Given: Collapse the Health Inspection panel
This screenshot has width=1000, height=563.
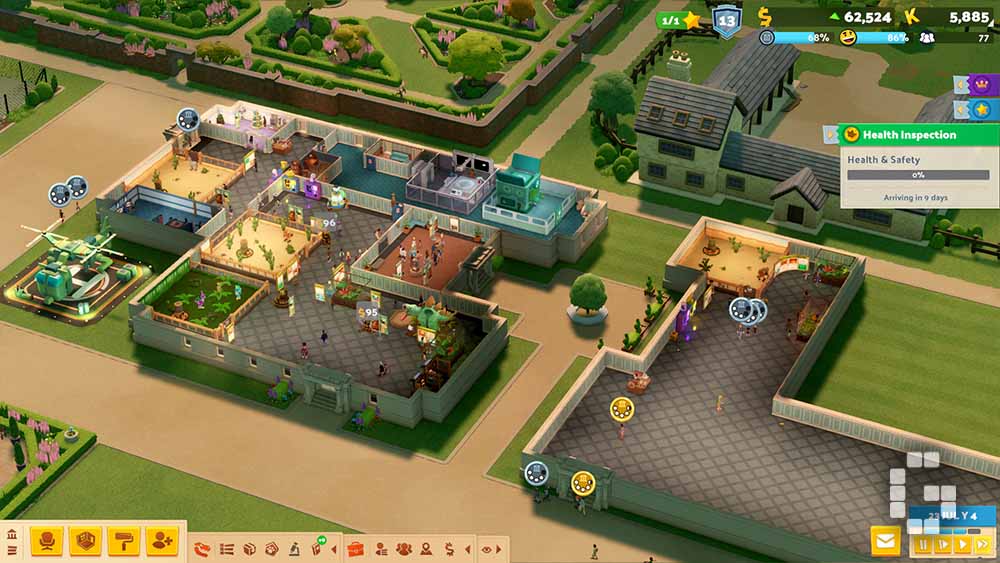Looking at the screenshot, I should [x=829, y=134].
